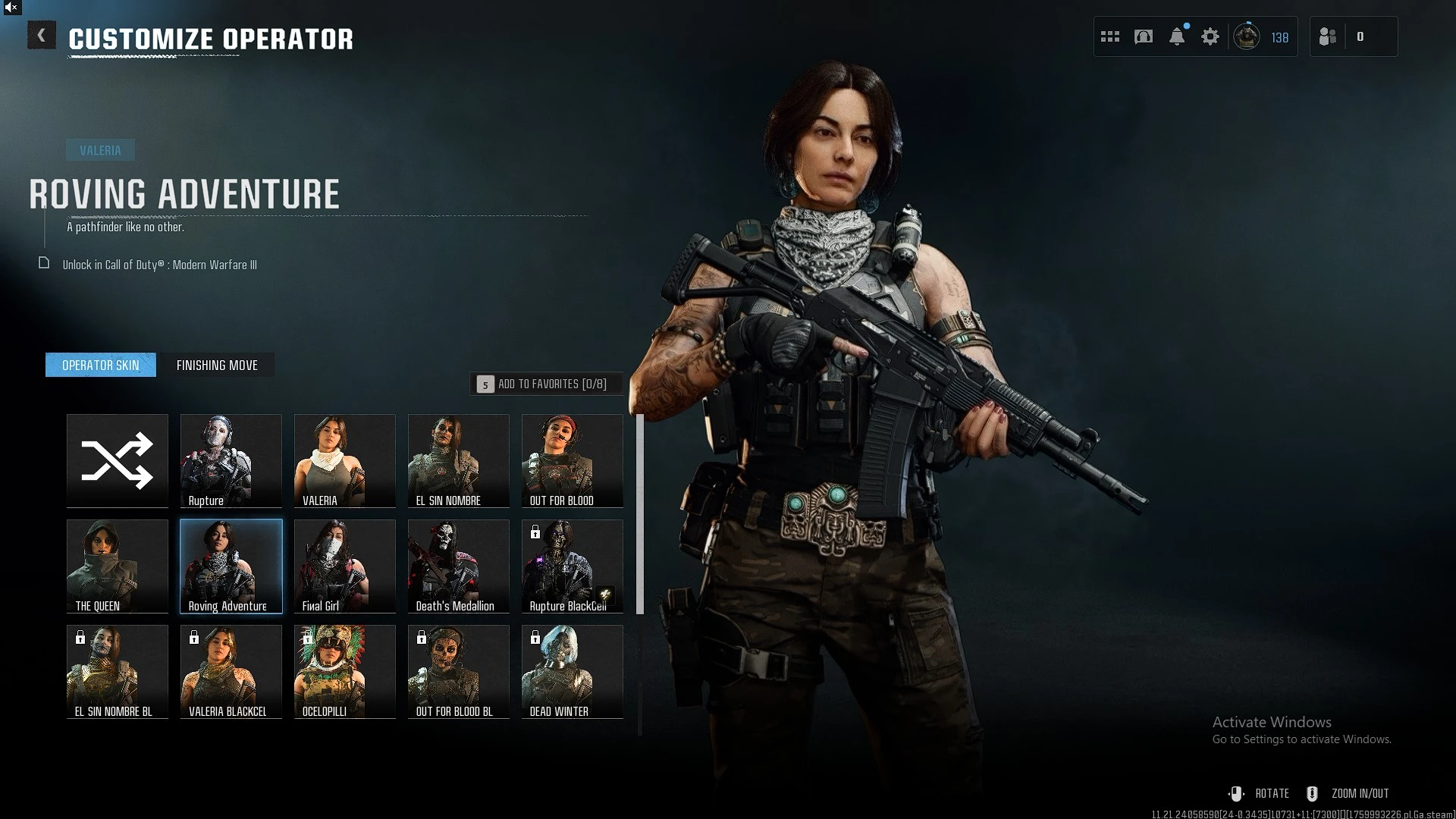Open the settings gear icon

(x=1210, y=36)
